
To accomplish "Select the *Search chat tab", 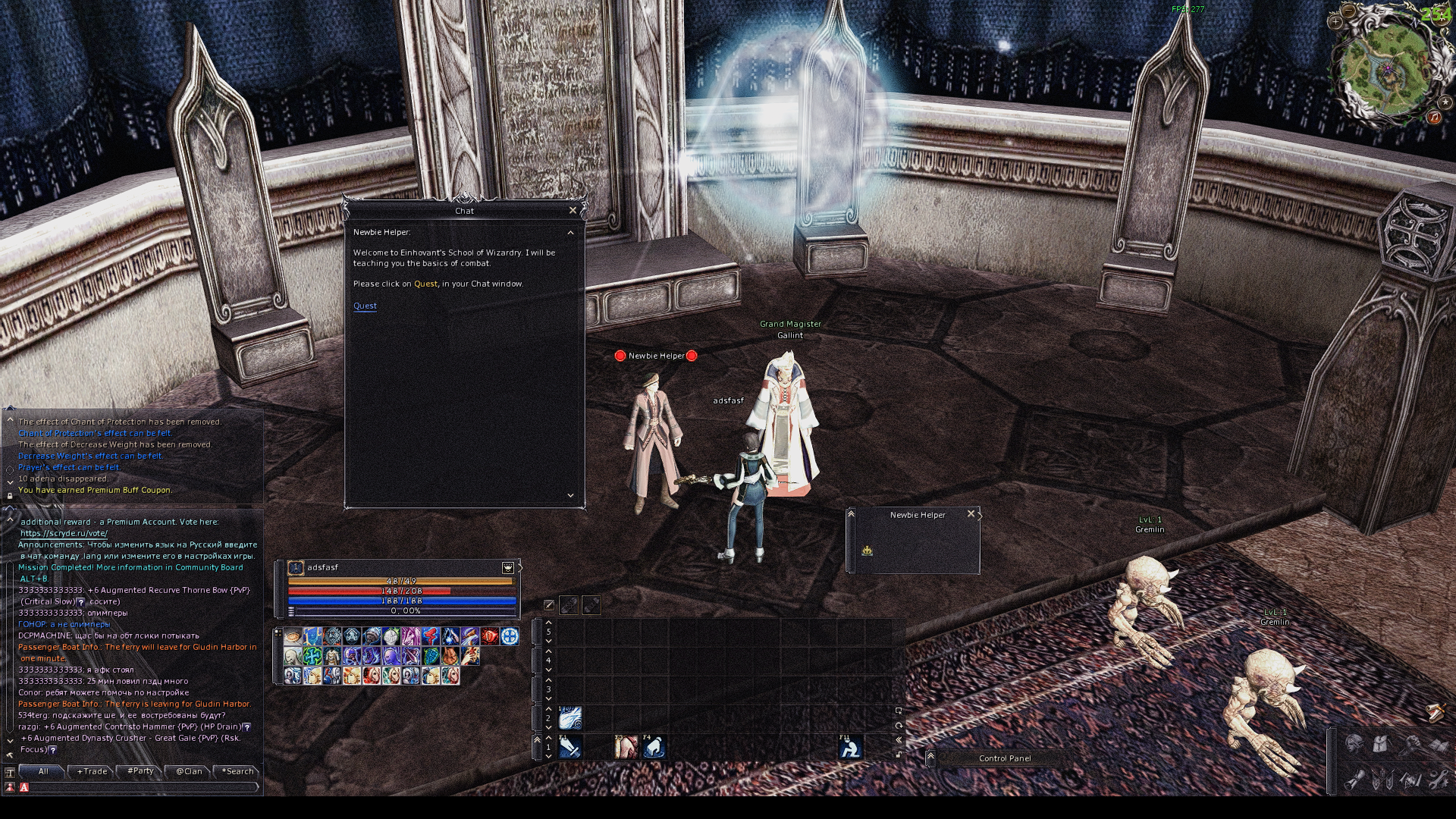I will [x=238, y=771].
